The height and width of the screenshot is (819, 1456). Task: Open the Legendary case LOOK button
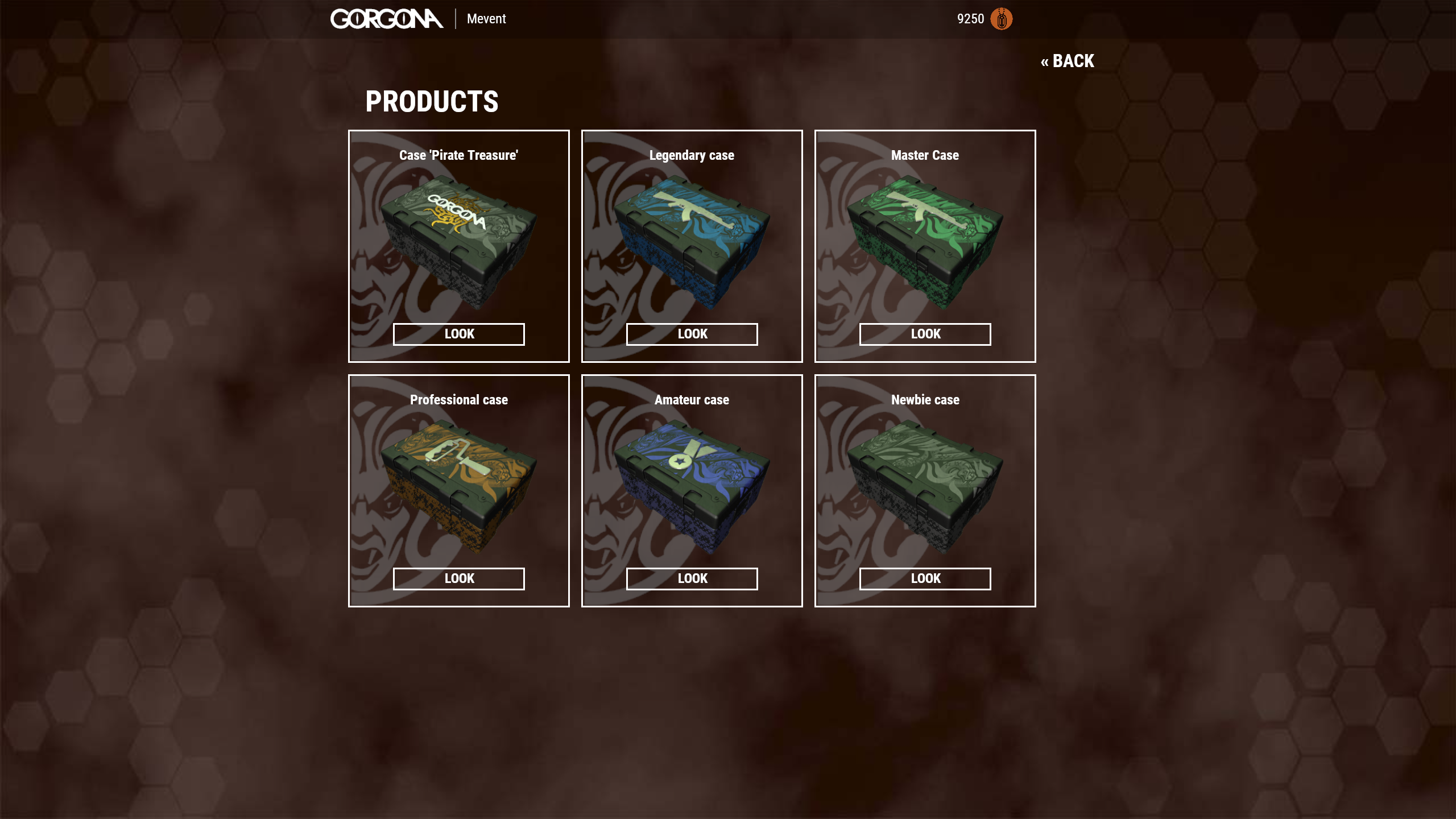[692, 334]
